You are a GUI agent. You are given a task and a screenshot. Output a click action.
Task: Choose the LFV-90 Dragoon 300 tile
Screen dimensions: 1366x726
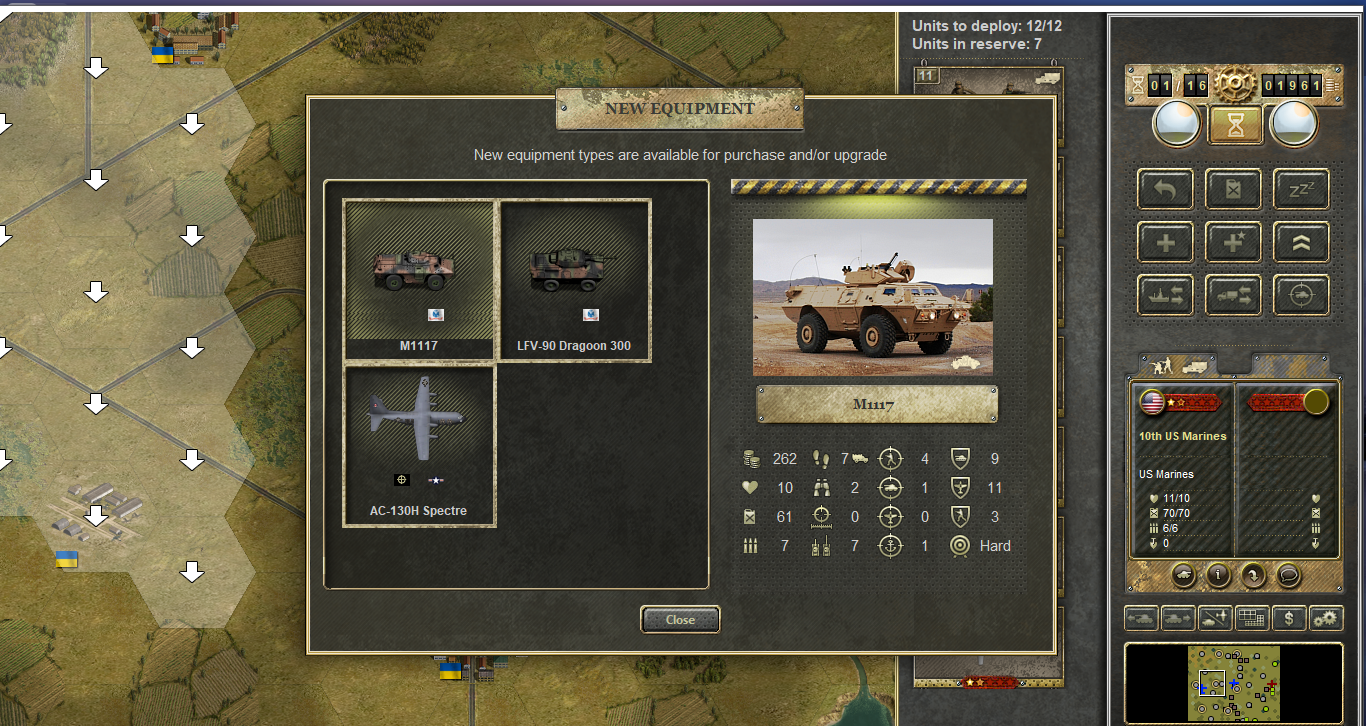click(x=574, y=279)
